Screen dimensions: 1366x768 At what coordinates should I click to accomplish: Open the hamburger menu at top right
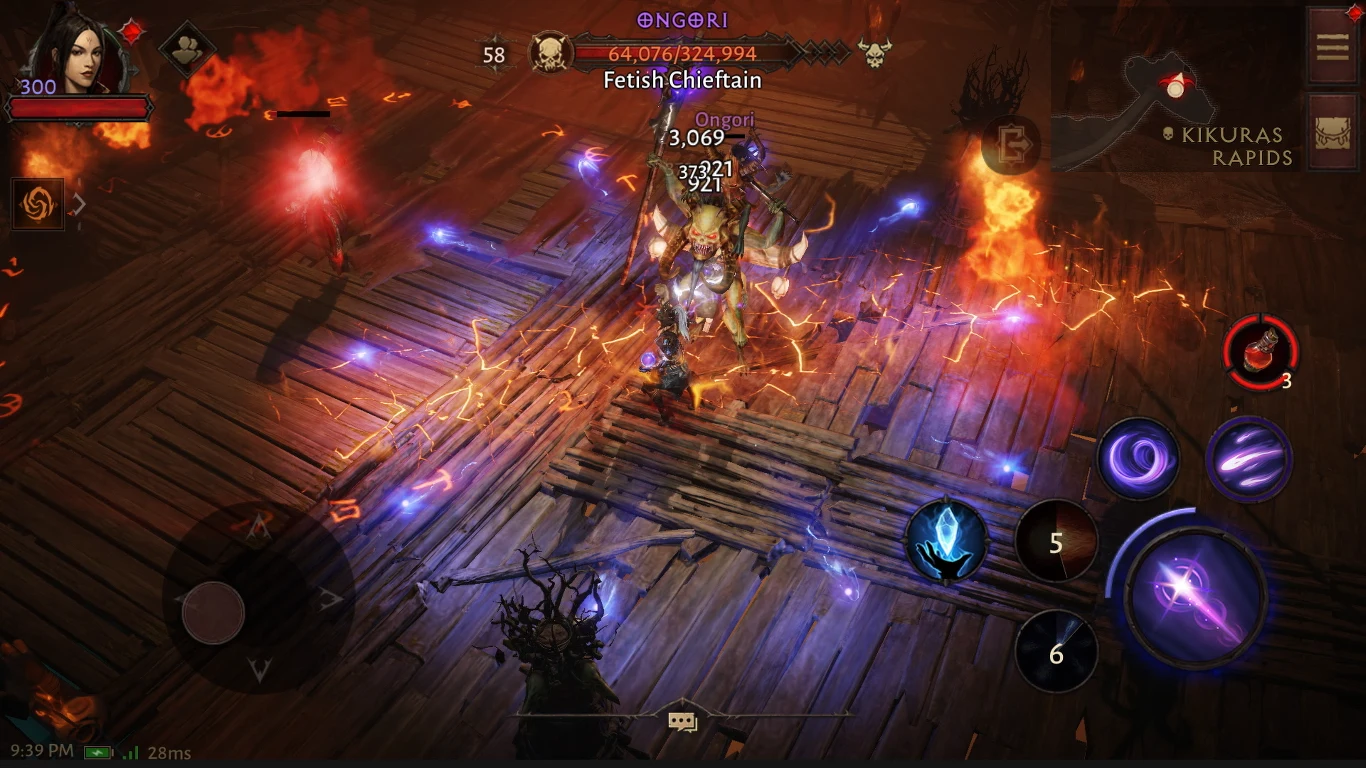coord(1333,47)
